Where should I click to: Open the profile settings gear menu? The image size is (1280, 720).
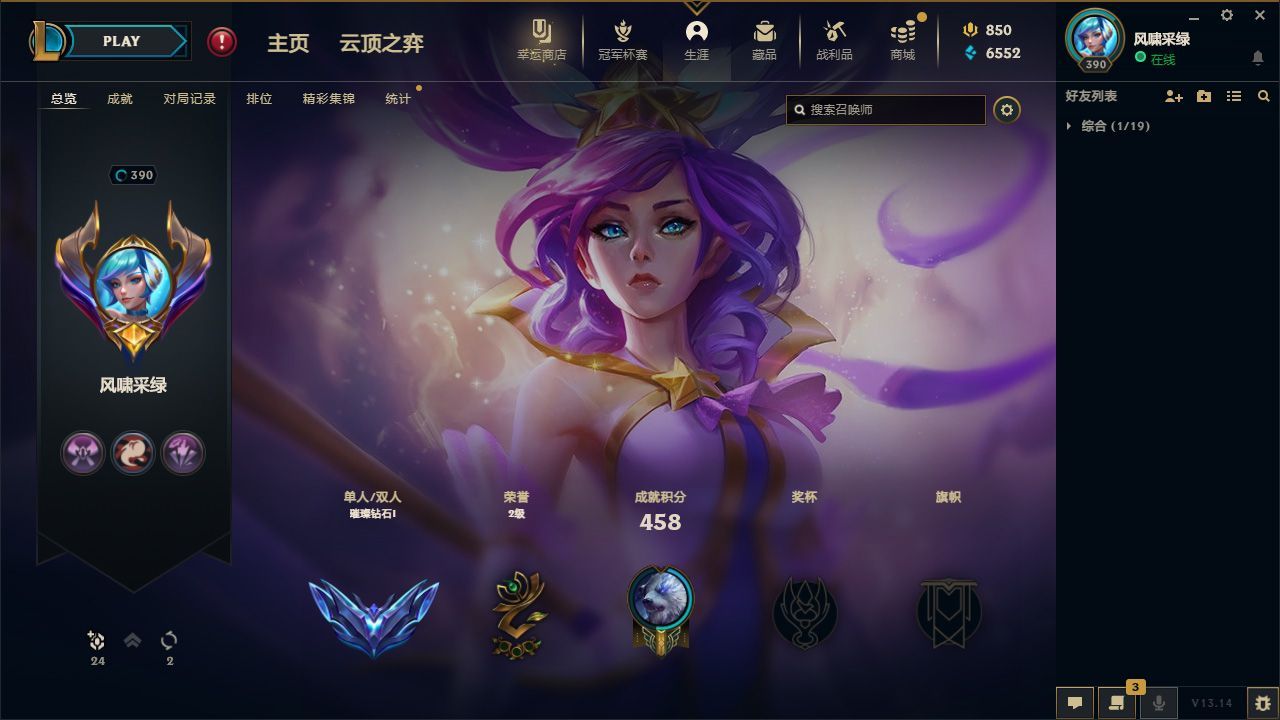1007,110
